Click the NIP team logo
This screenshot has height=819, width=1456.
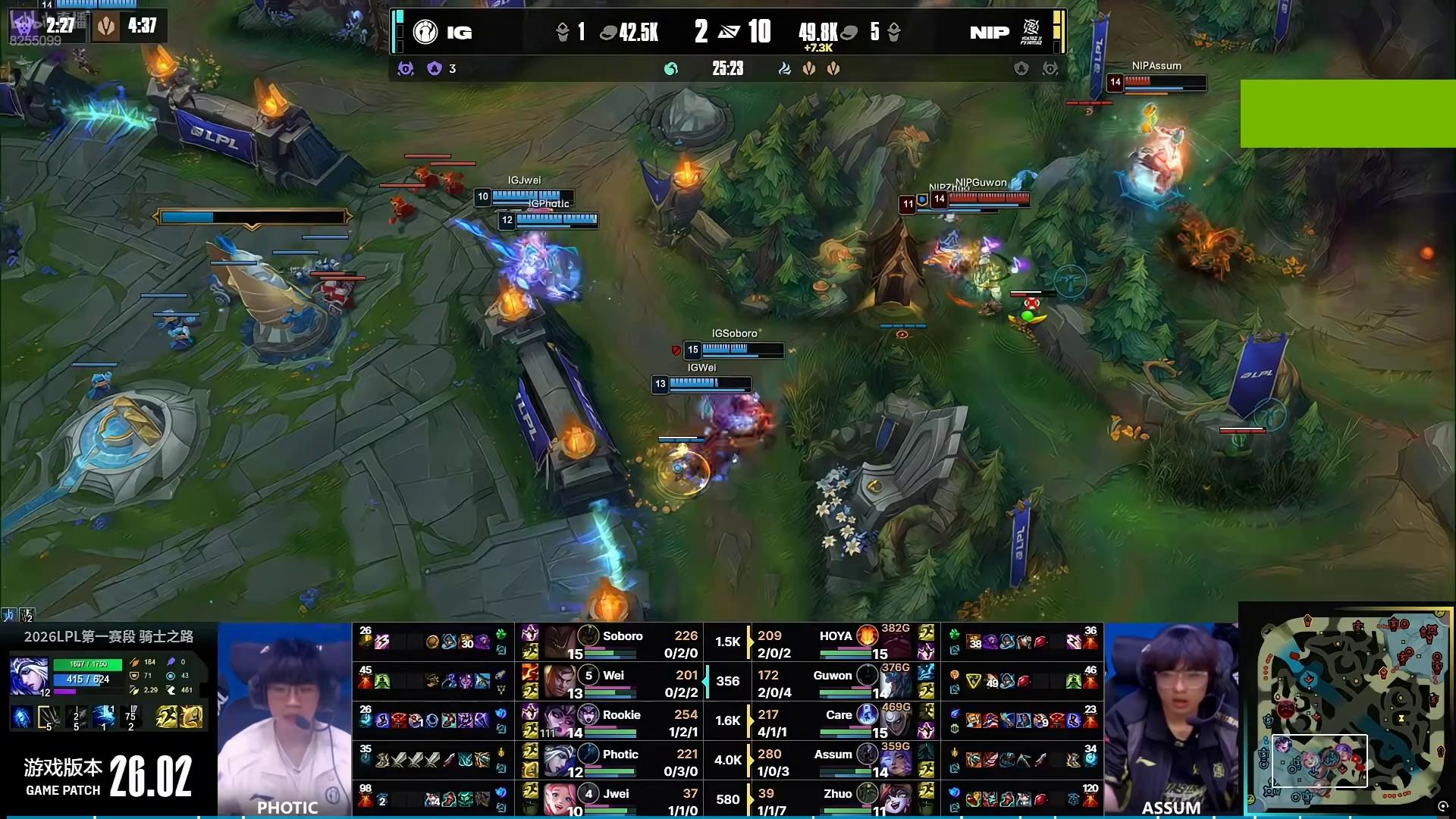1031,32
